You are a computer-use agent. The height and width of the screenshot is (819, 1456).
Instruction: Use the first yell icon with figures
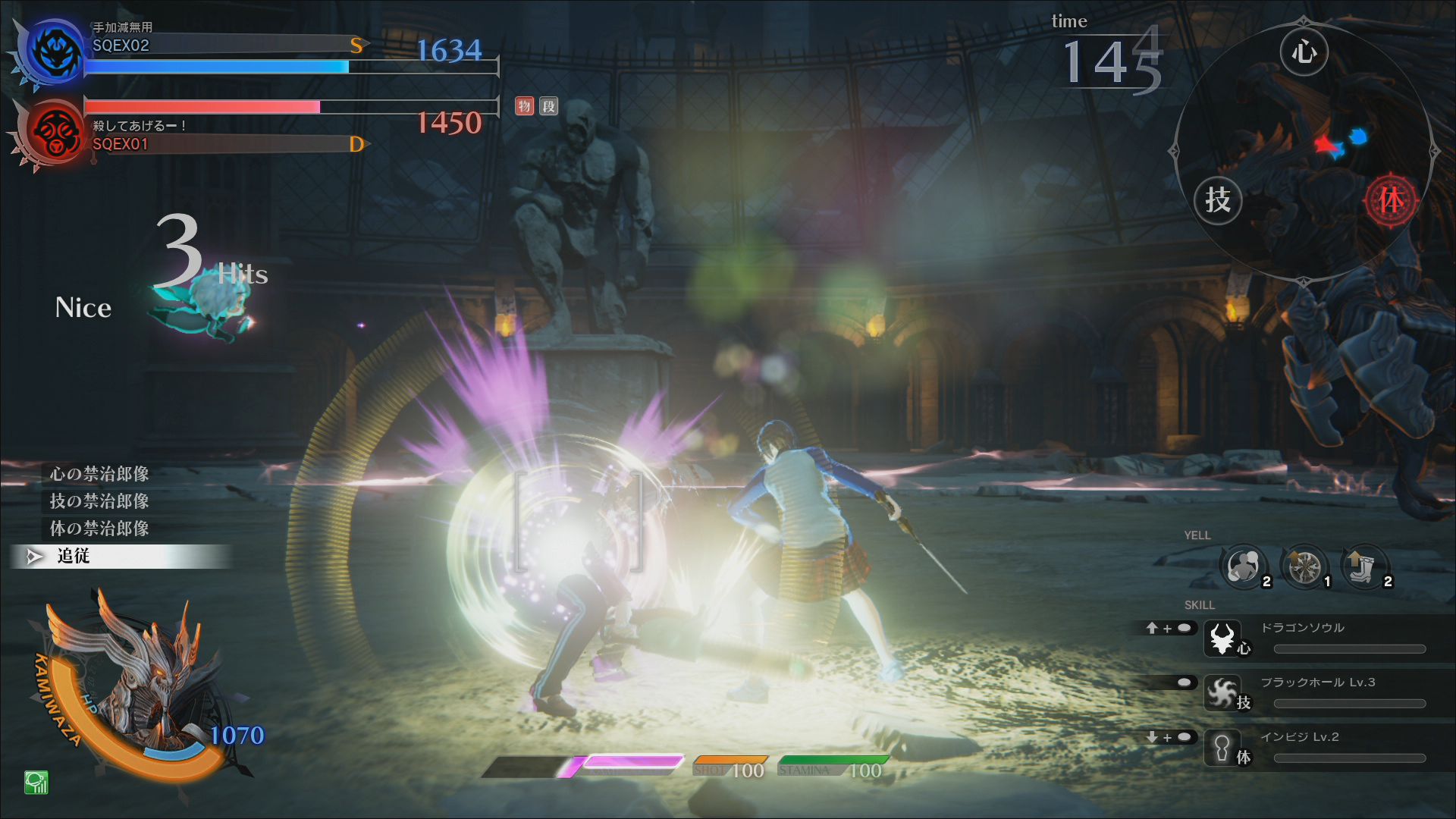(x=1244, y=566)
